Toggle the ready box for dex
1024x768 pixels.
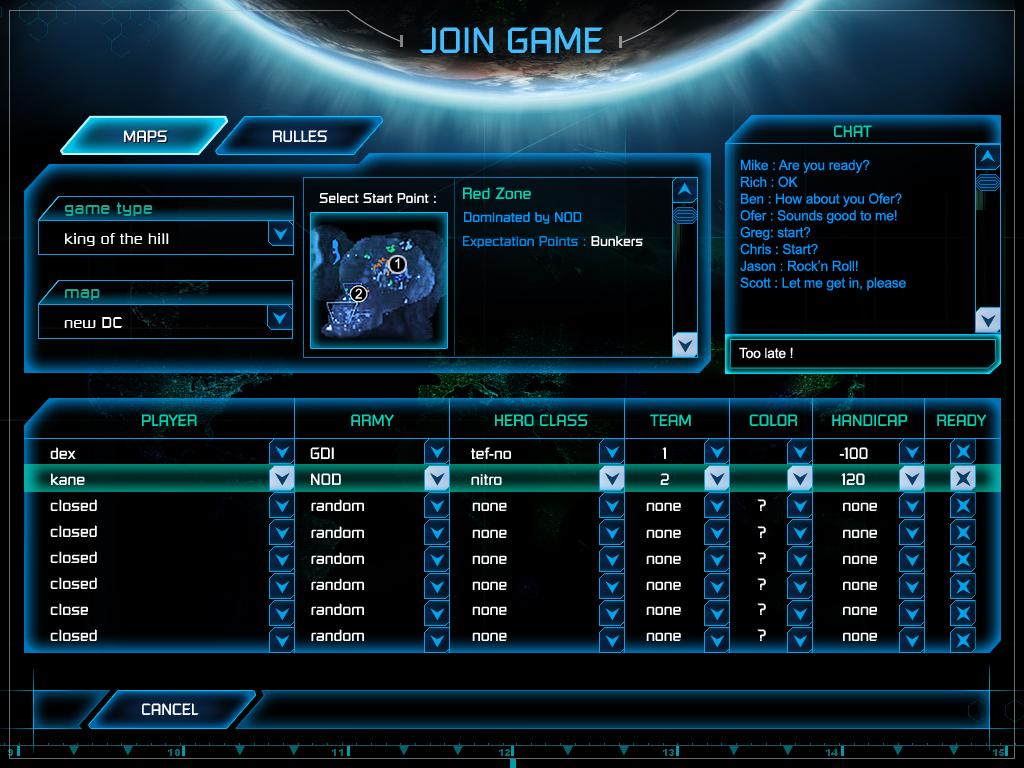[x=962, y=453]
